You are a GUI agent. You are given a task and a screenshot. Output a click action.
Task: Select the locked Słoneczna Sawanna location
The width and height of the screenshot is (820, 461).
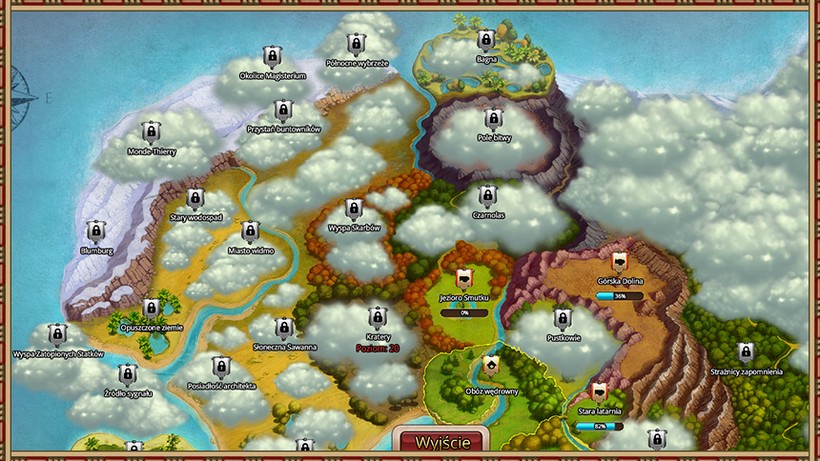pyautogui.click(x=284, y=327)
